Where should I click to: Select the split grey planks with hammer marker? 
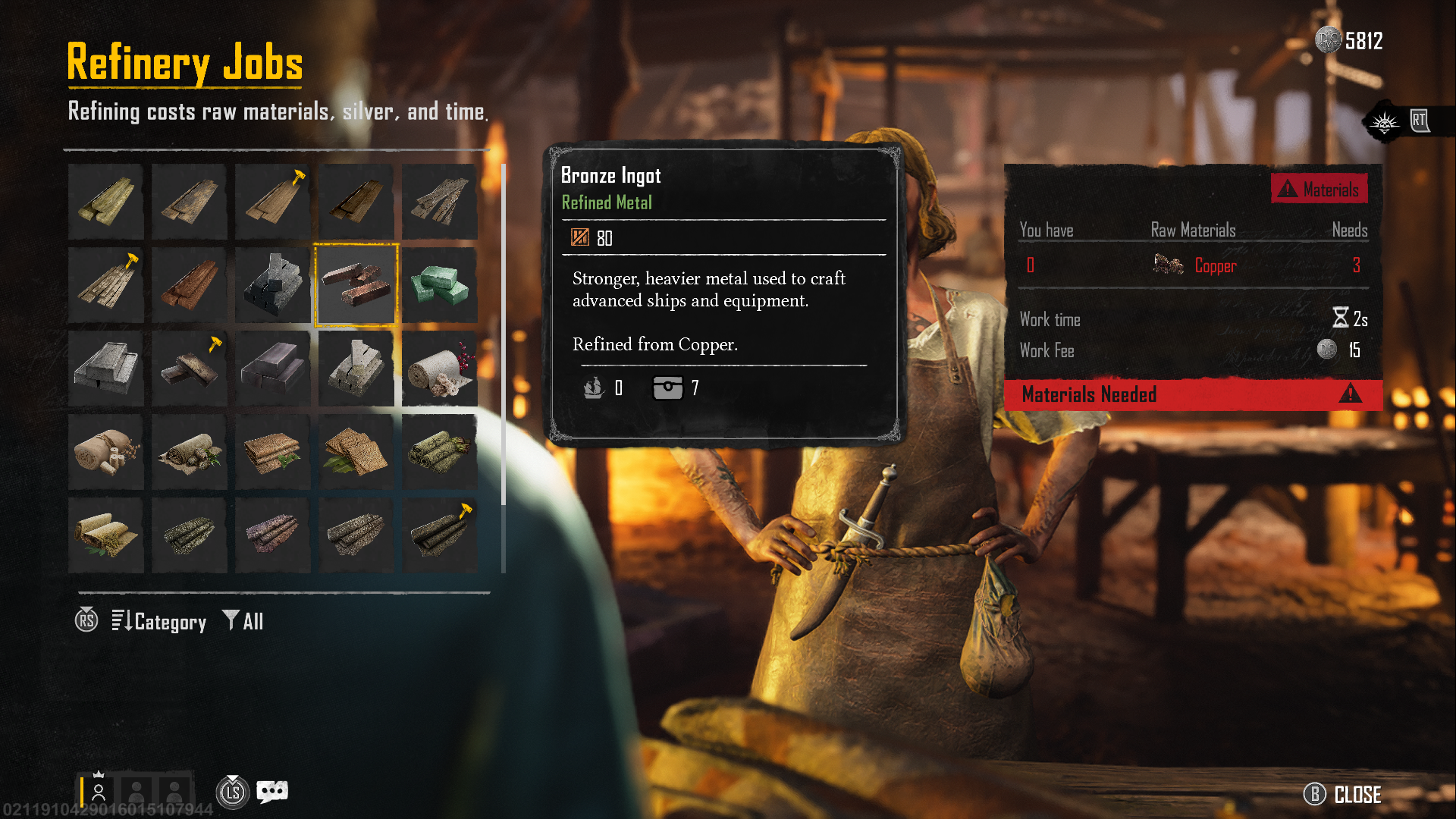coord(105,285)
